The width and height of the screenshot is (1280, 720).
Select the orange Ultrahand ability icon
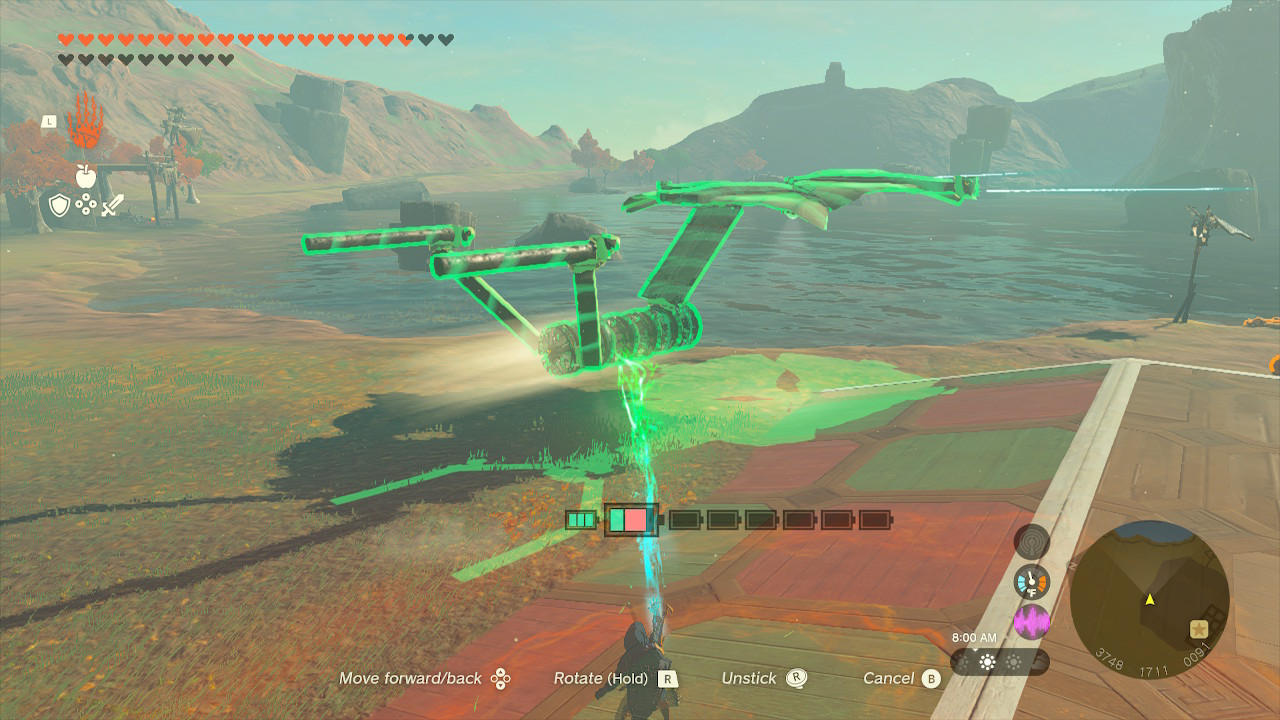tap(85, 122)
